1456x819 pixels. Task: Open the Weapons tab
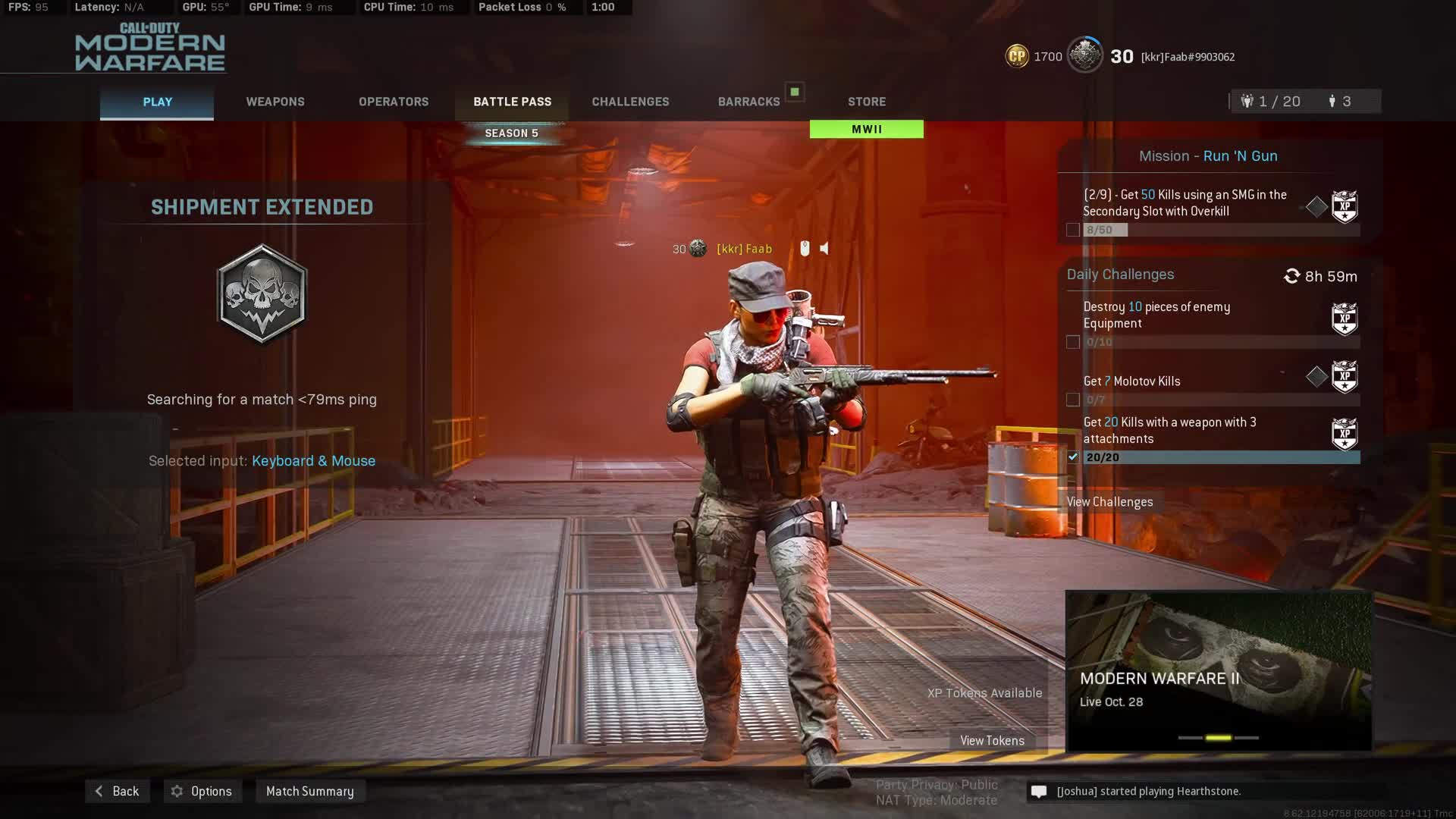[275, 102]
